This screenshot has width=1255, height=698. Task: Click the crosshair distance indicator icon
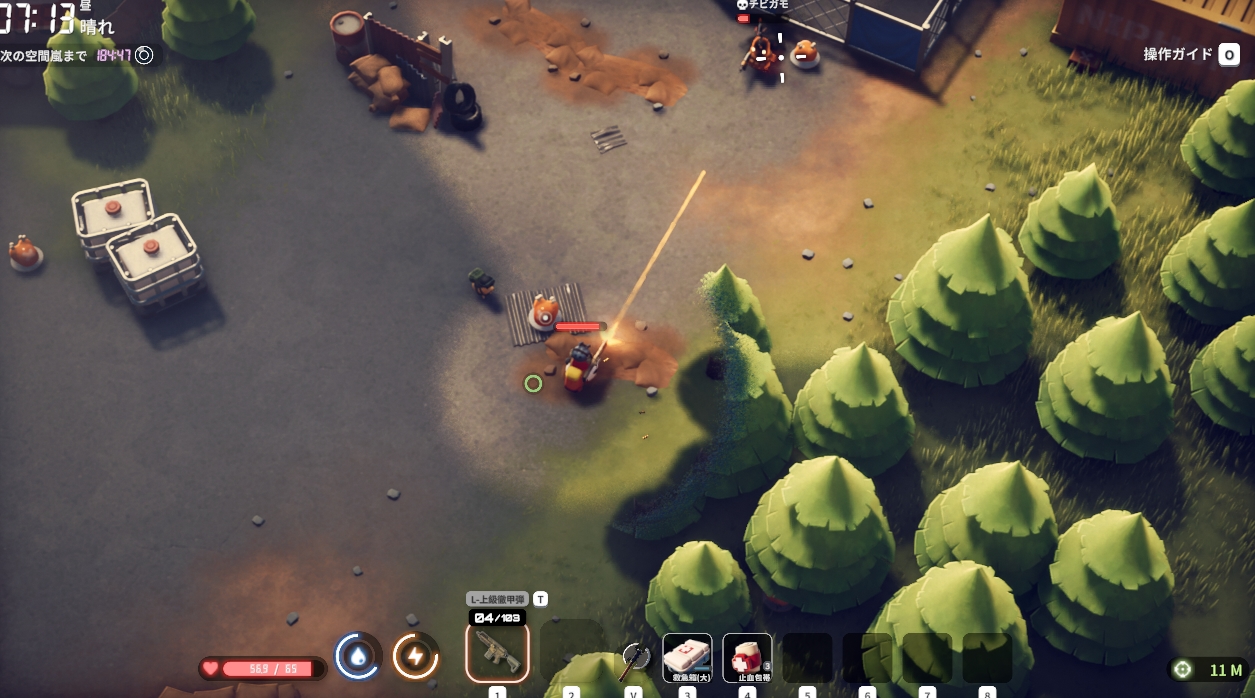[1183, 669]
